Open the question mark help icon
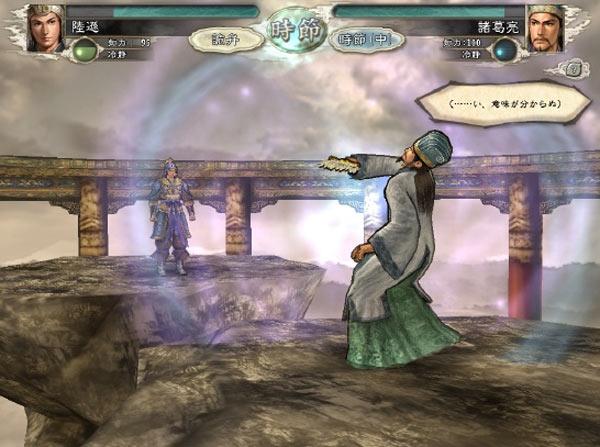 573,70
